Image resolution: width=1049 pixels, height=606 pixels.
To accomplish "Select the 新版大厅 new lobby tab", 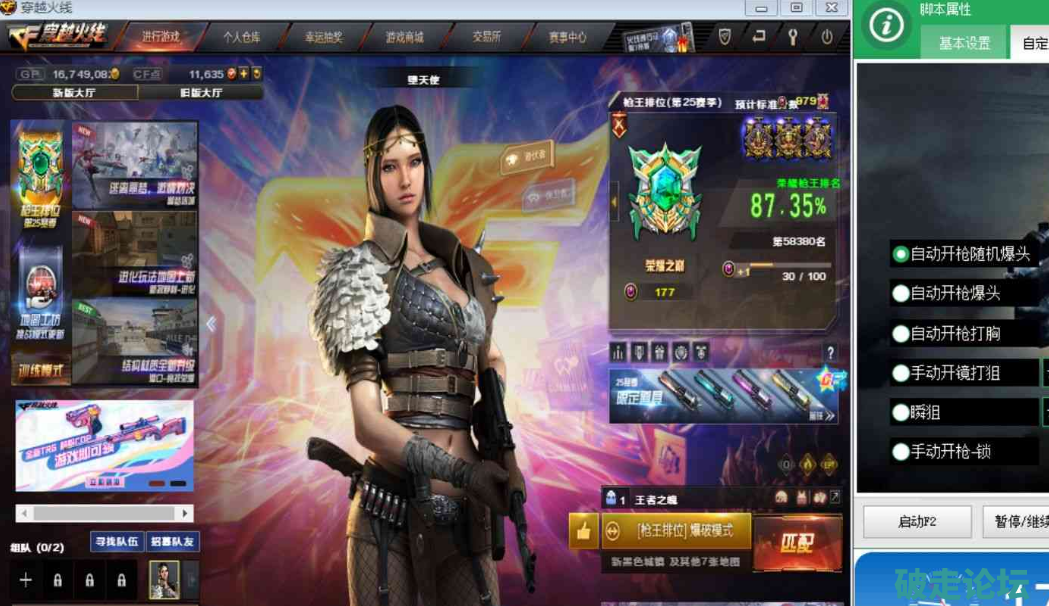I will (75, 93).
